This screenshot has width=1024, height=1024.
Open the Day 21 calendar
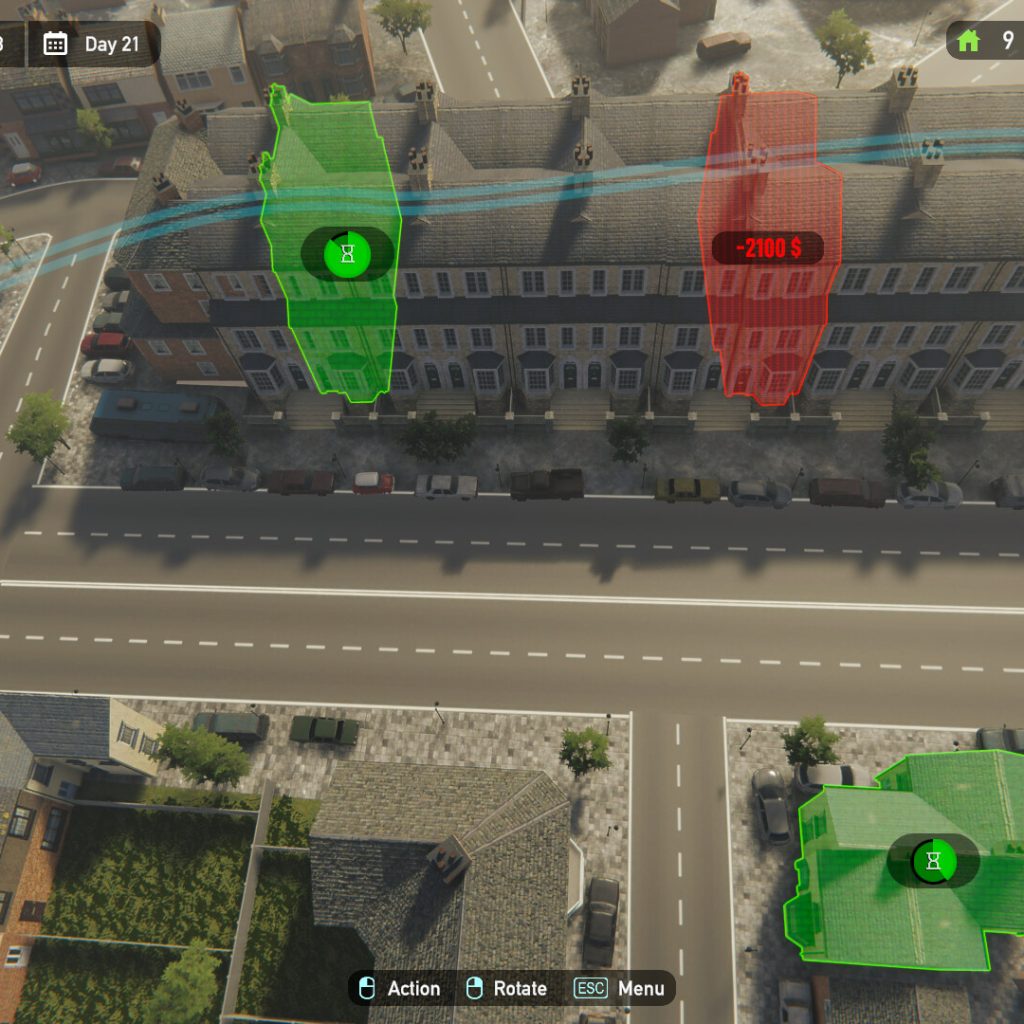pyautogui.click(x=95, y=44)
